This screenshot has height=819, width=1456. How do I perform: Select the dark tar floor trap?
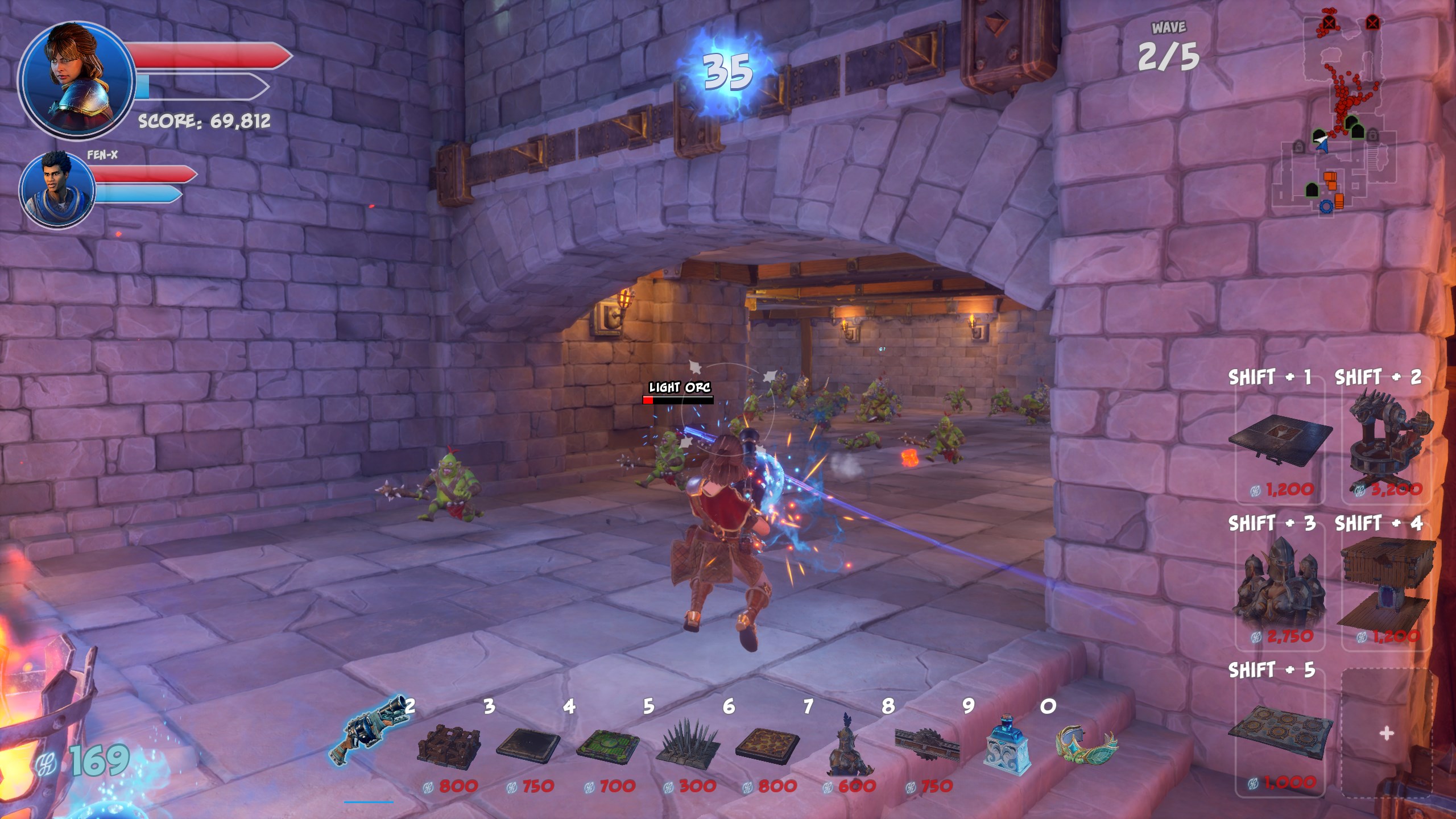528,745
